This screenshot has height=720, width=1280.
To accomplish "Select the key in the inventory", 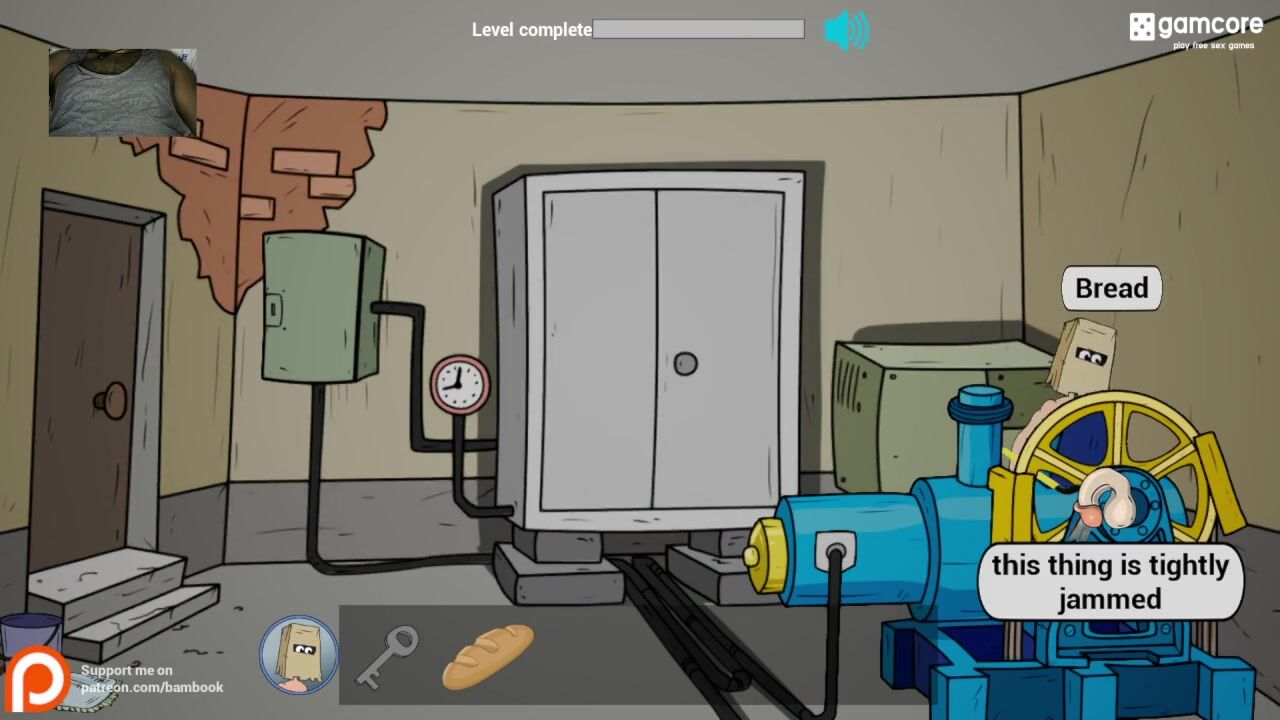I will [x=385, y=656].
